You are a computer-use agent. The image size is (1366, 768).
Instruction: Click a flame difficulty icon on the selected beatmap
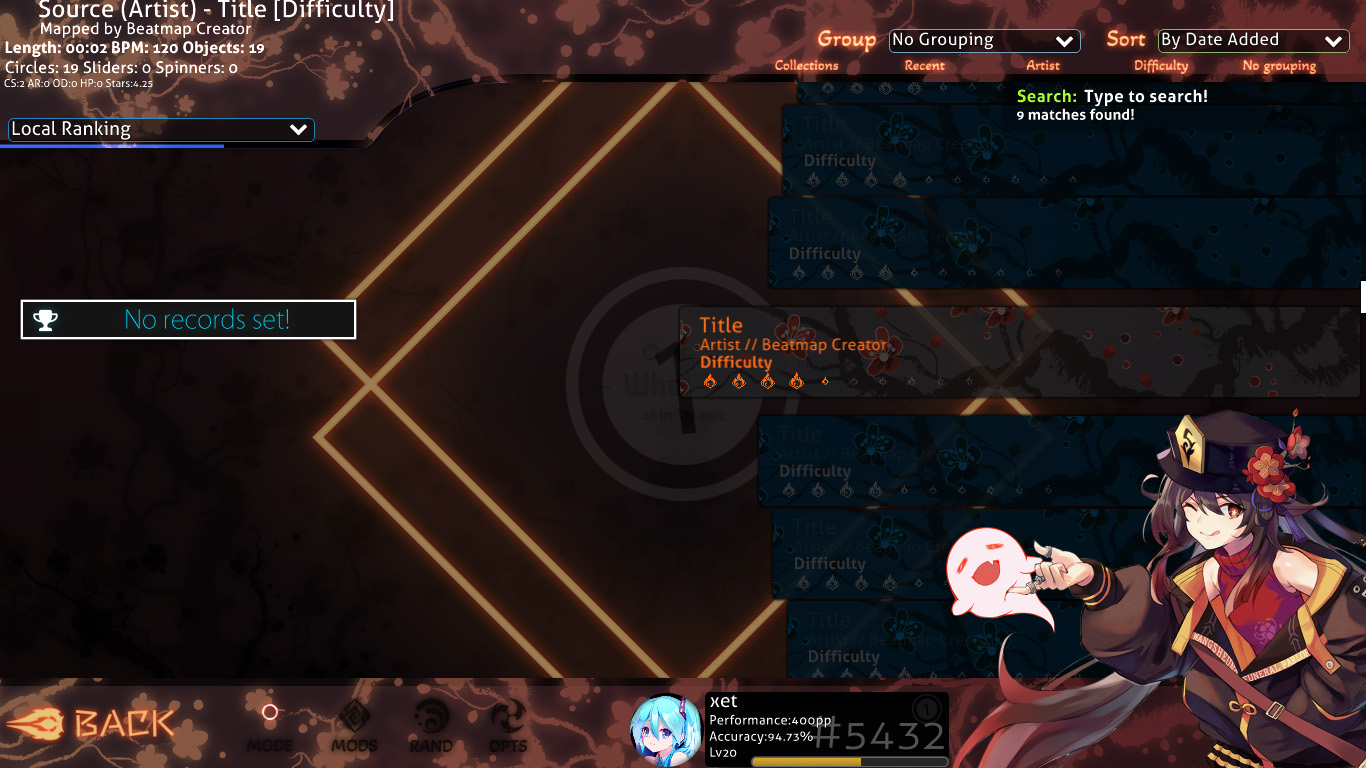pyautogui.click(x=712, y=380)
